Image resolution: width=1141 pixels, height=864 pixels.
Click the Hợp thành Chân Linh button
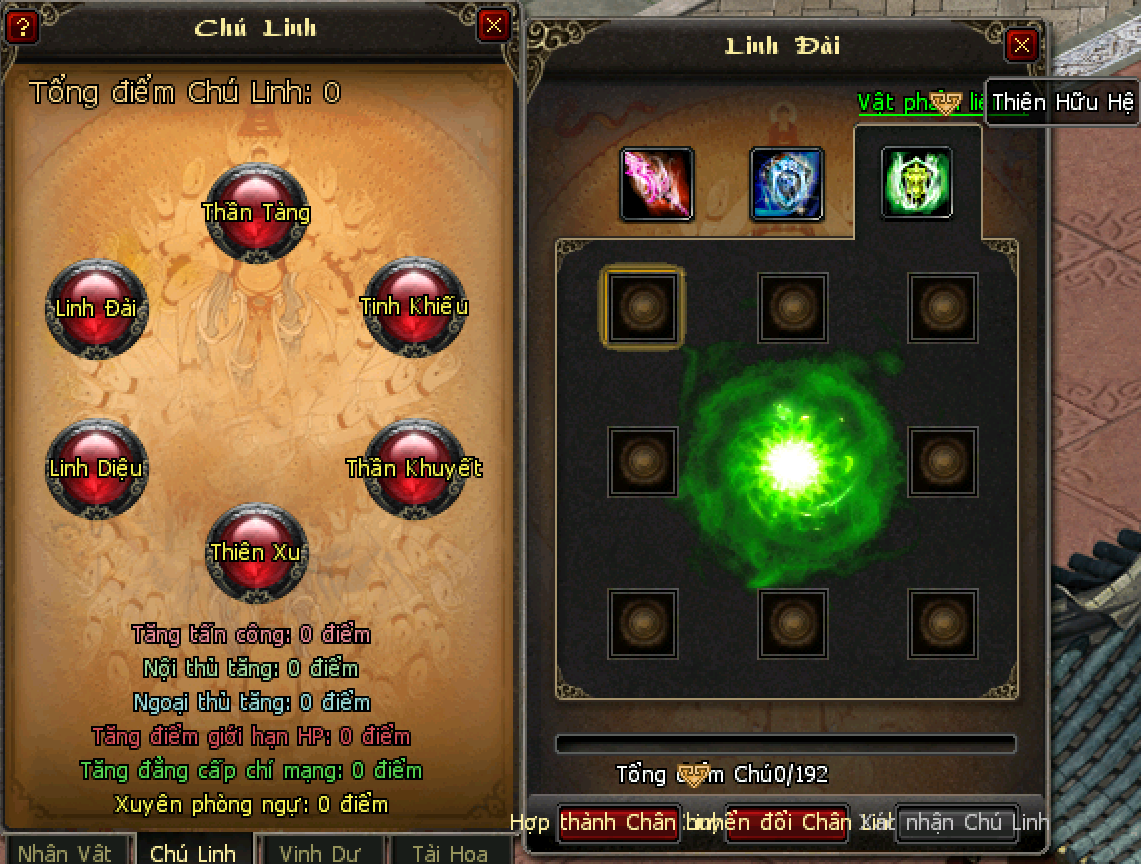(619, 823)
